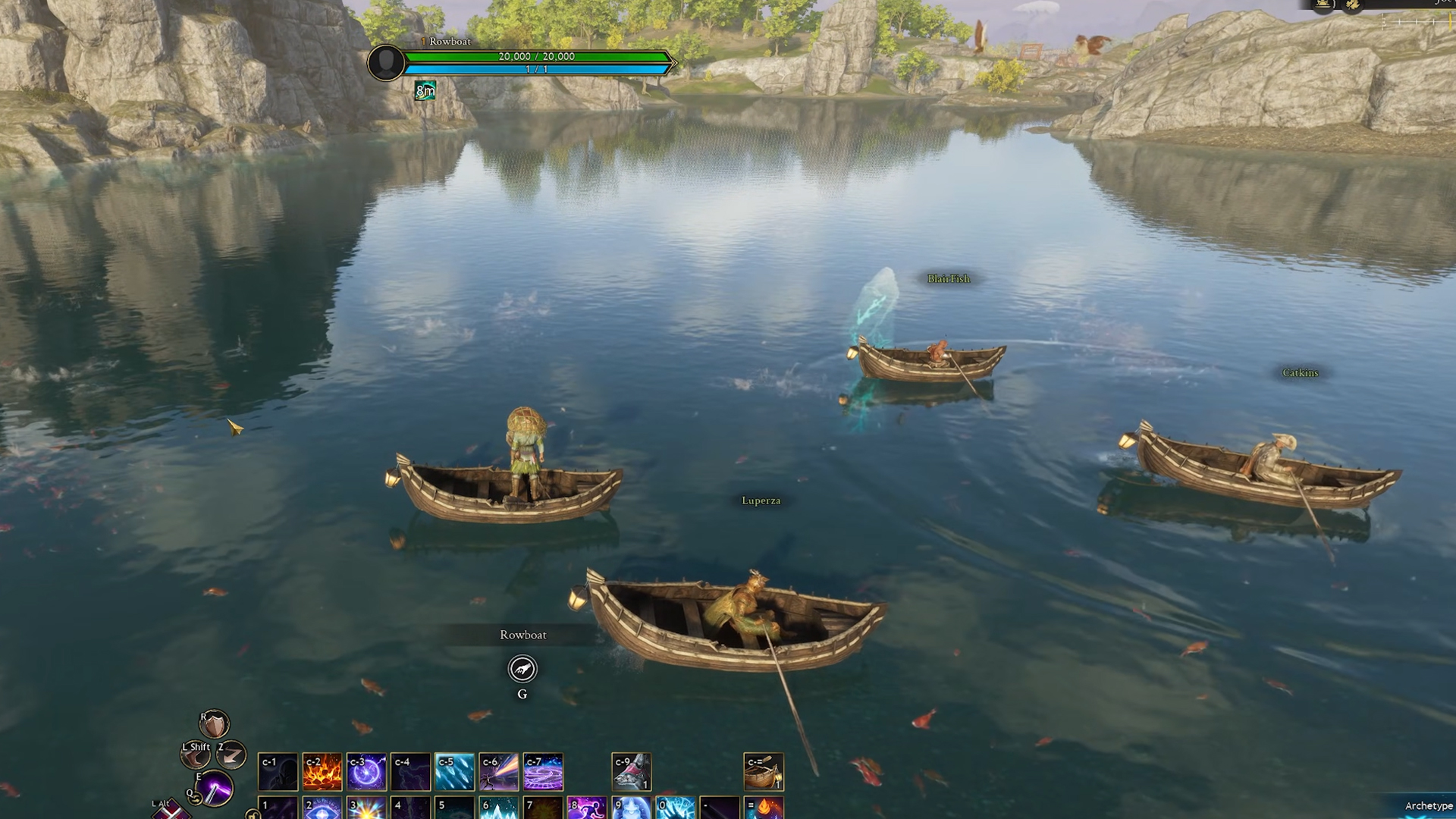Target the BlairFish nameplate
Viewport: 1456px width, 819px height.
coord(947,279)
